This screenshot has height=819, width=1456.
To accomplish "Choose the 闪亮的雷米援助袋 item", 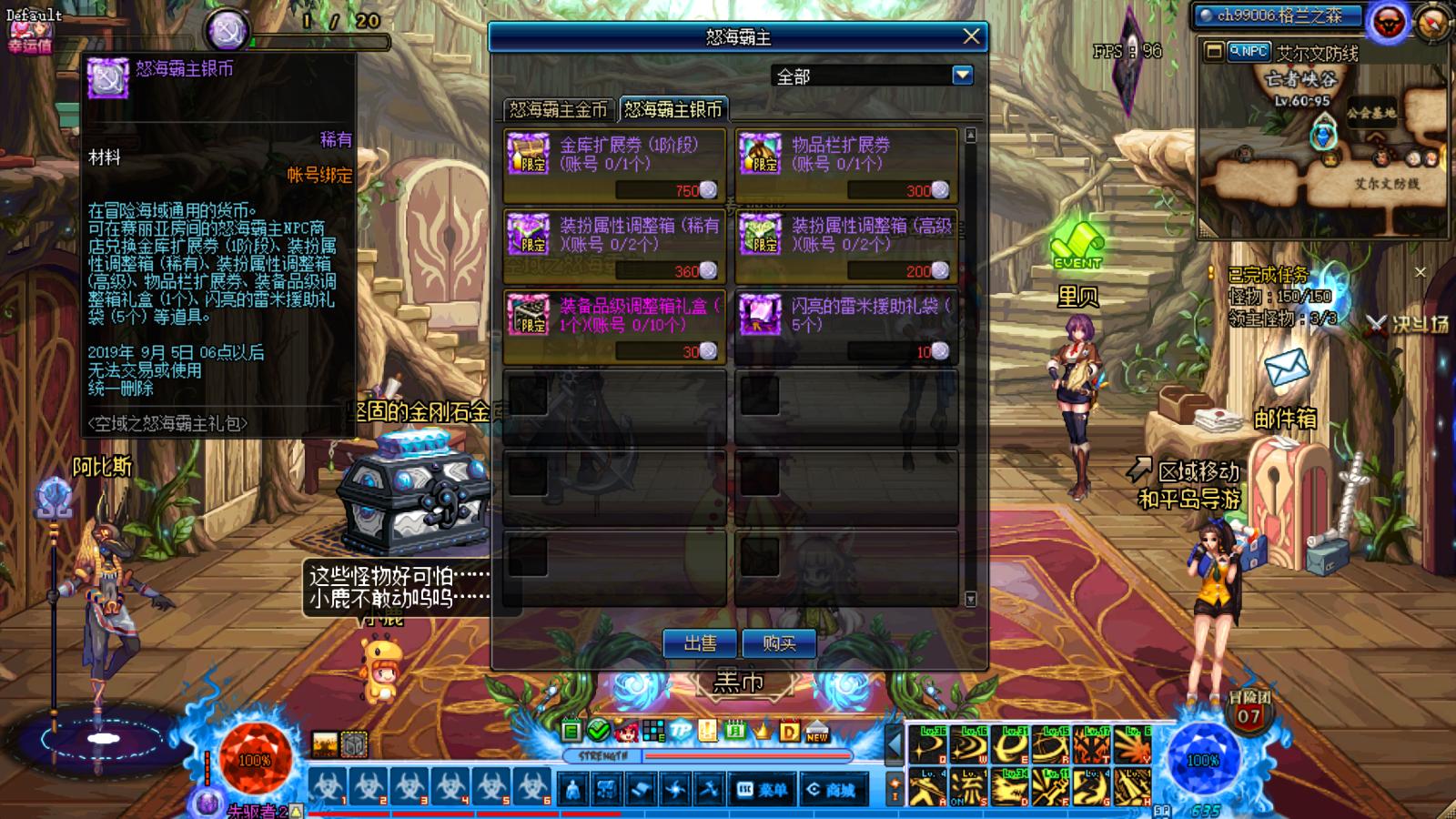I will [846, 326].
